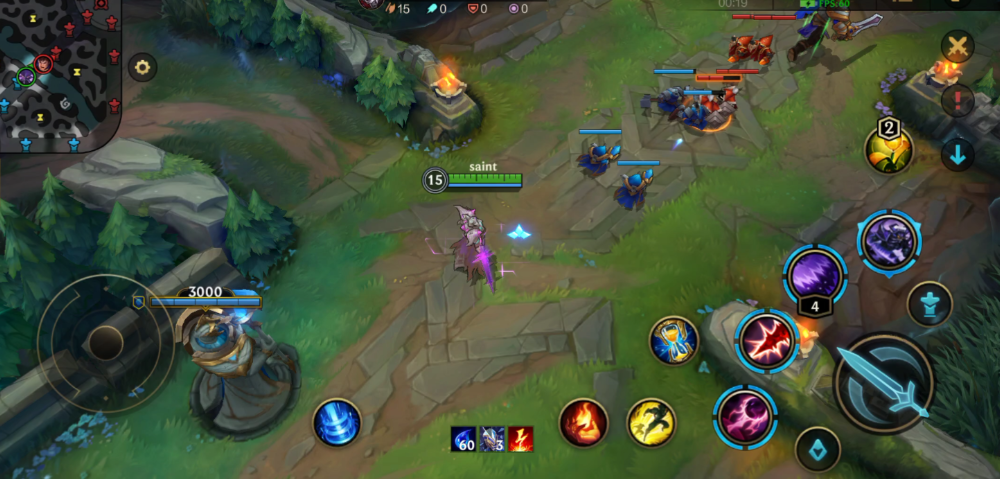This screenshot has height=479, width=1000.
Task: Cast the purple slash ability showing 4
Action: [x=814, y=273]
